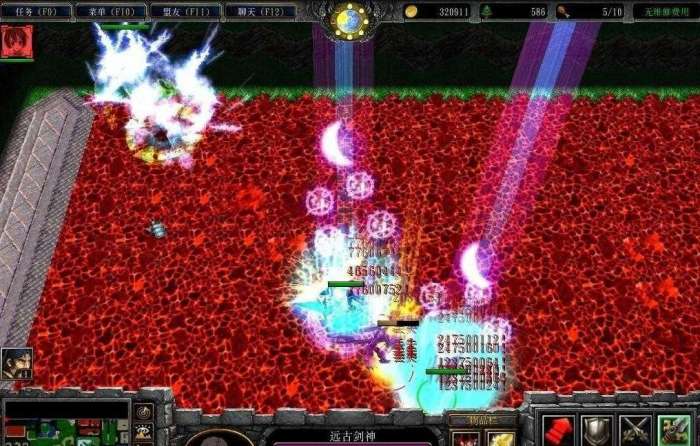Viewport: 700px width, 446px height.
Task: Toggle the minimap terrain display button
Action: point(145,431)
